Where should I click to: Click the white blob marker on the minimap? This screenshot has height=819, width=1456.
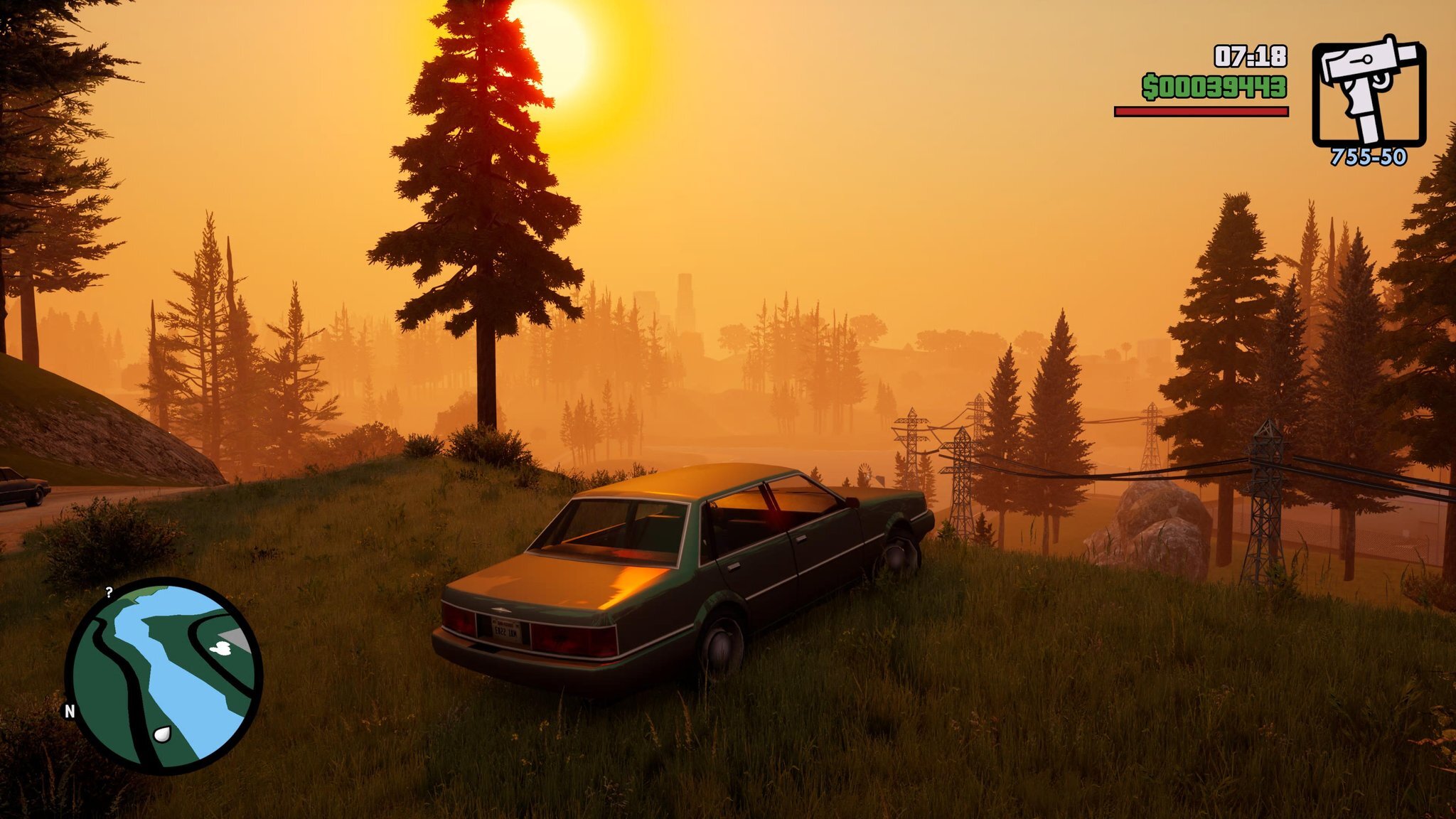(x=222, y=647)
